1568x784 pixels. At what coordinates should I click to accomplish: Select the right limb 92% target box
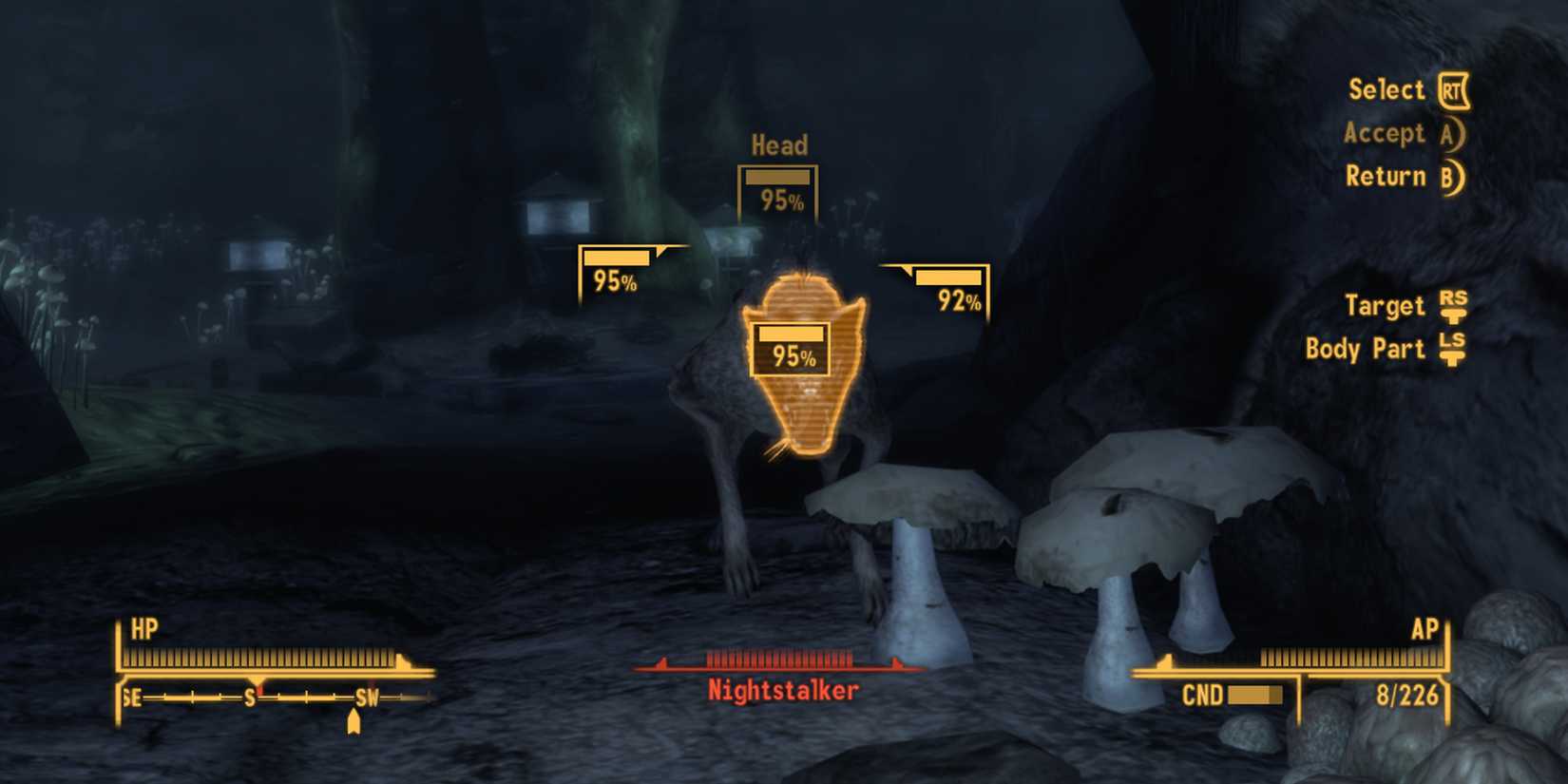[x=947, y=290]
